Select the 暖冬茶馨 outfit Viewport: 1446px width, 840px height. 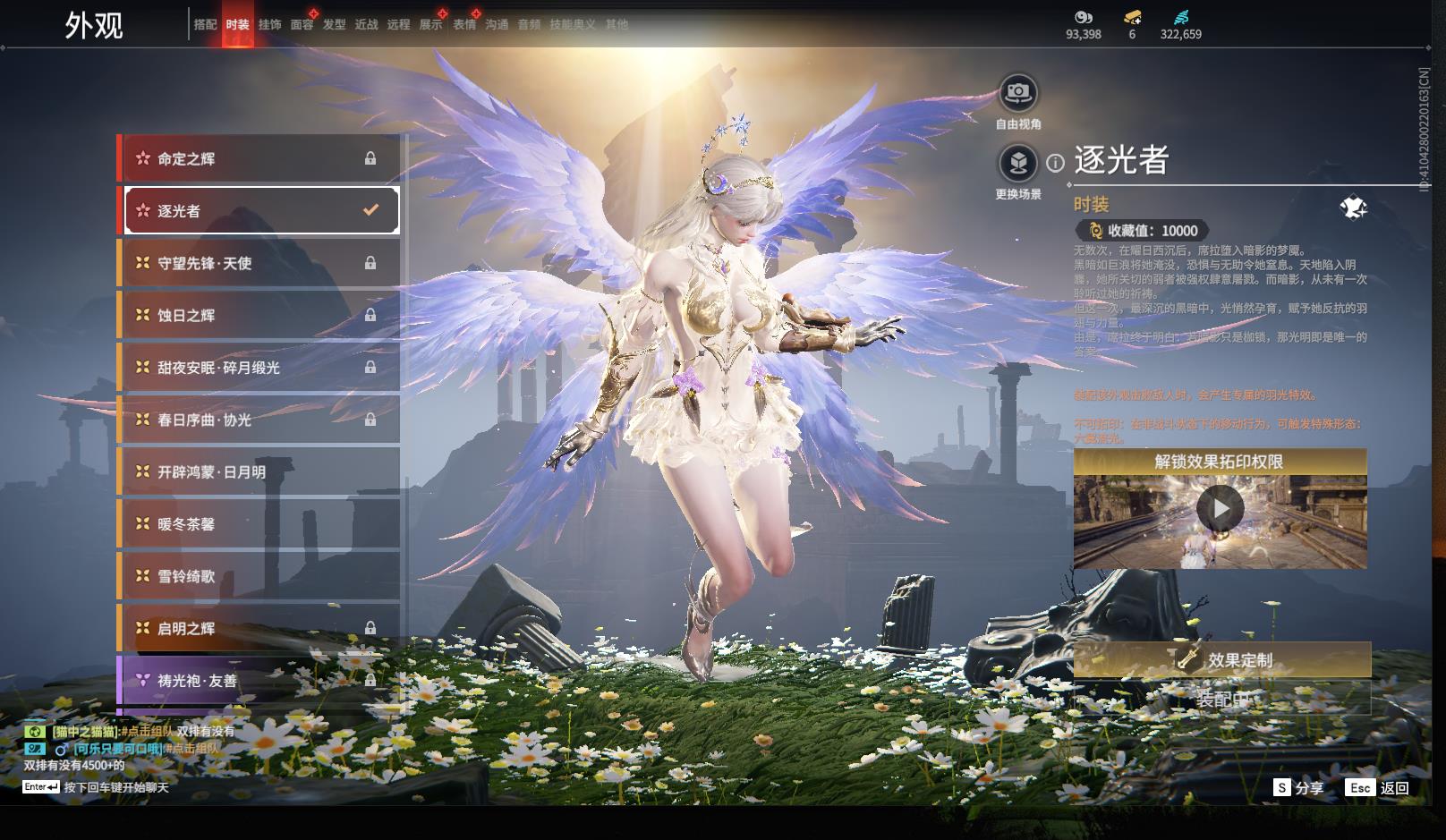259,524
